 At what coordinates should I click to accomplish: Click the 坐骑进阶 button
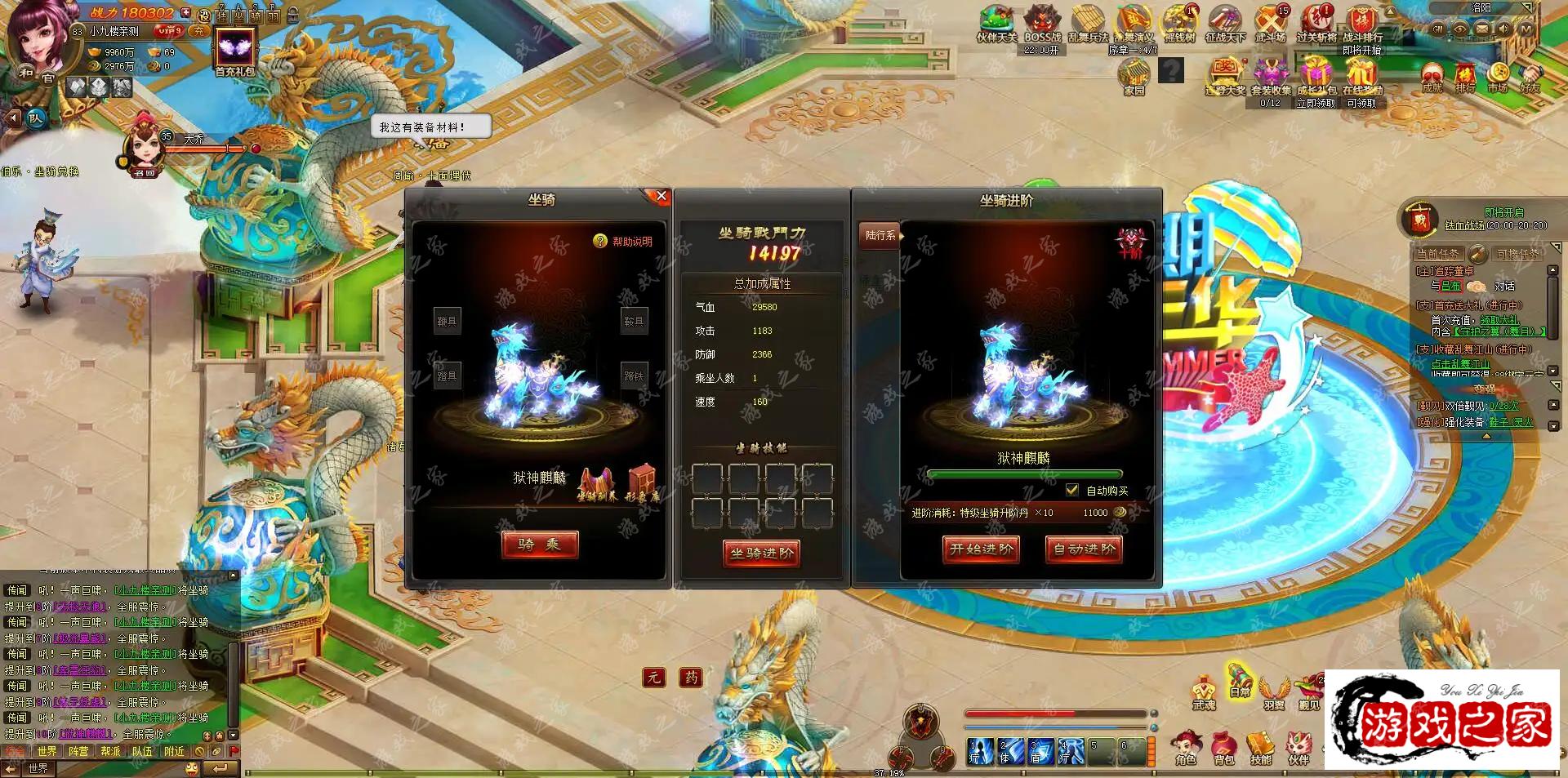761,553
